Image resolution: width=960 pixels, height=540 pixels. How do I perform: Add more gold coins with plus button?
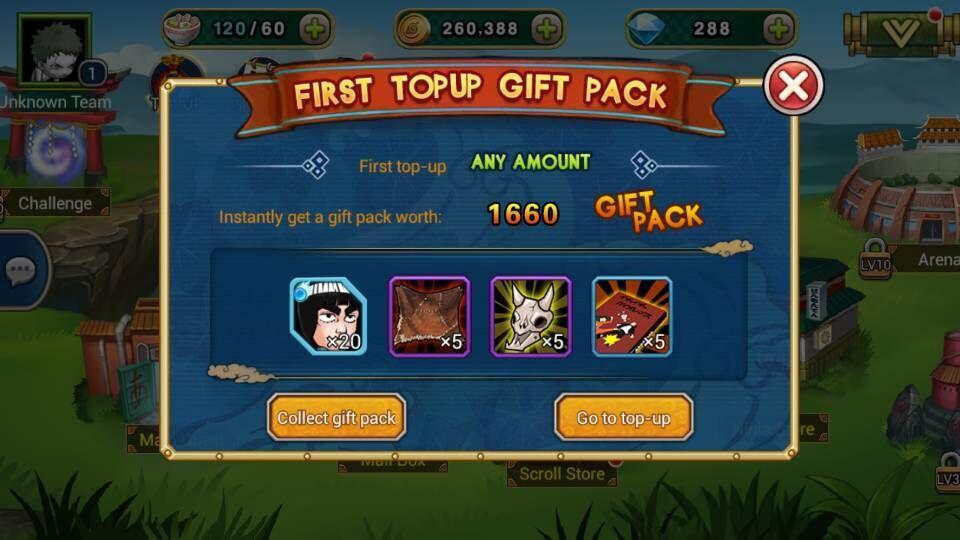click(546, 29)
